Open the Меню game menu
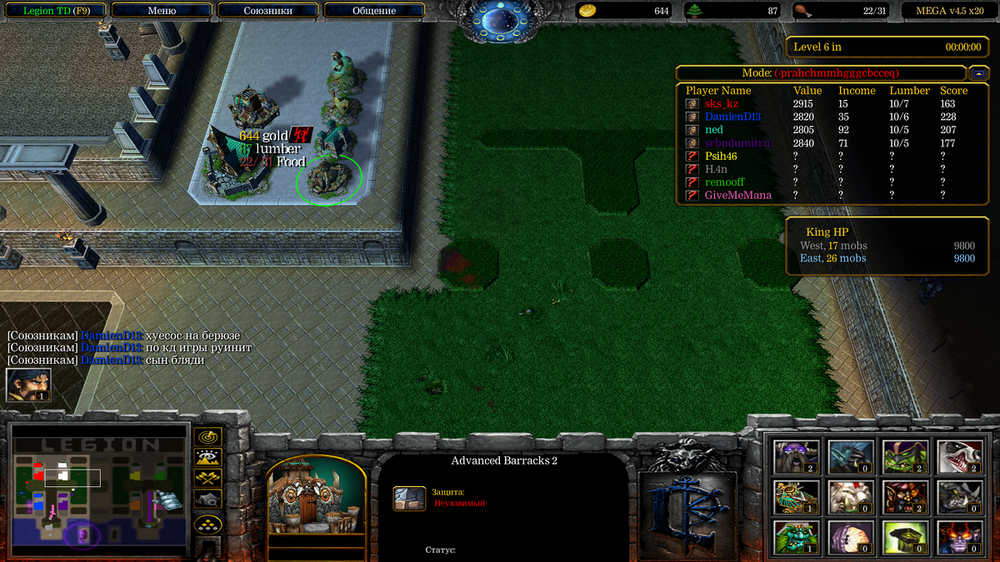Image resolution: width=1000 pixels, height=562 pixels. click(x=161, y=11)
